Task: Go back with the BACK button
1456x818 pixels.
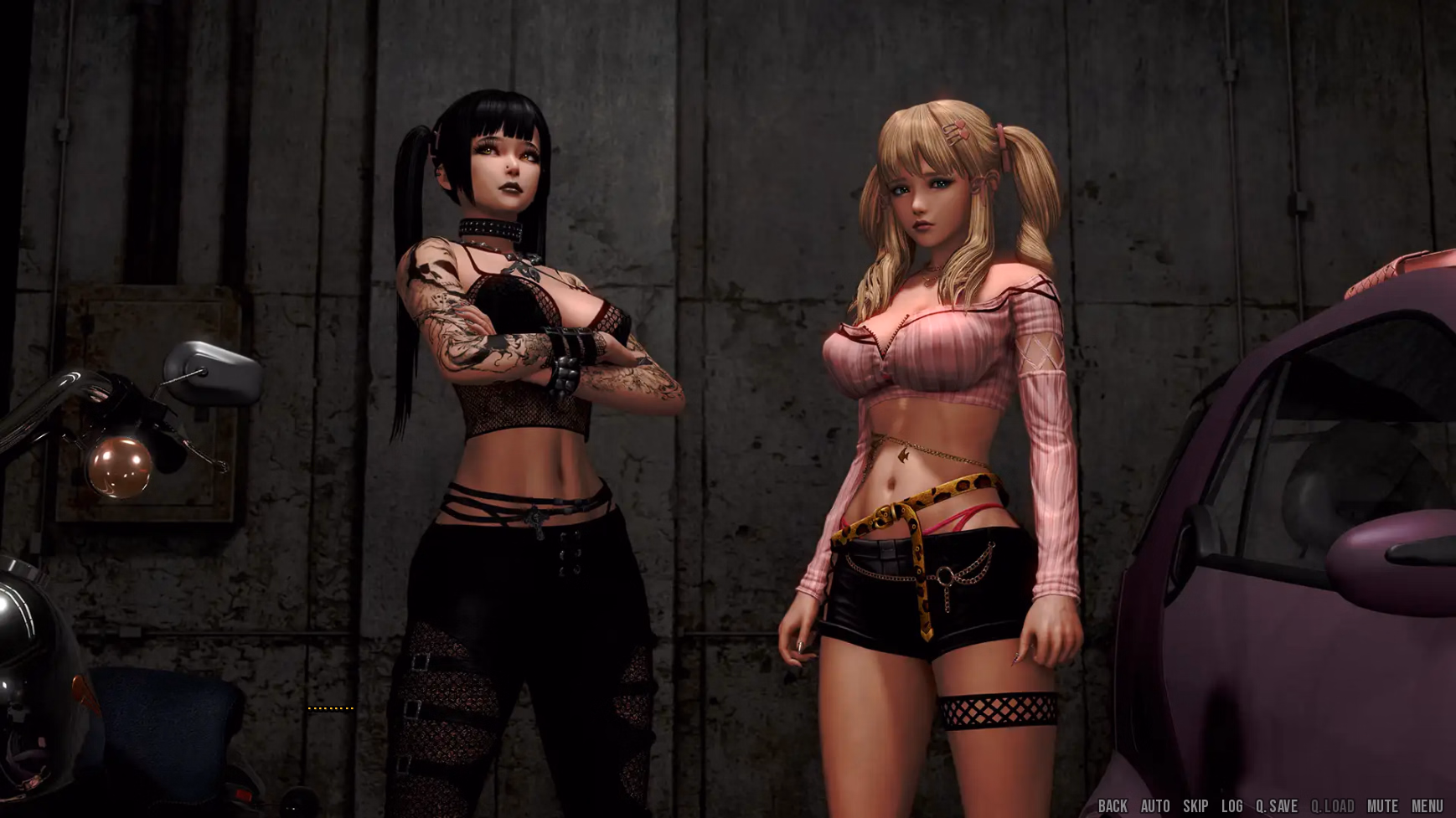Action: (x=1113, y=806)
